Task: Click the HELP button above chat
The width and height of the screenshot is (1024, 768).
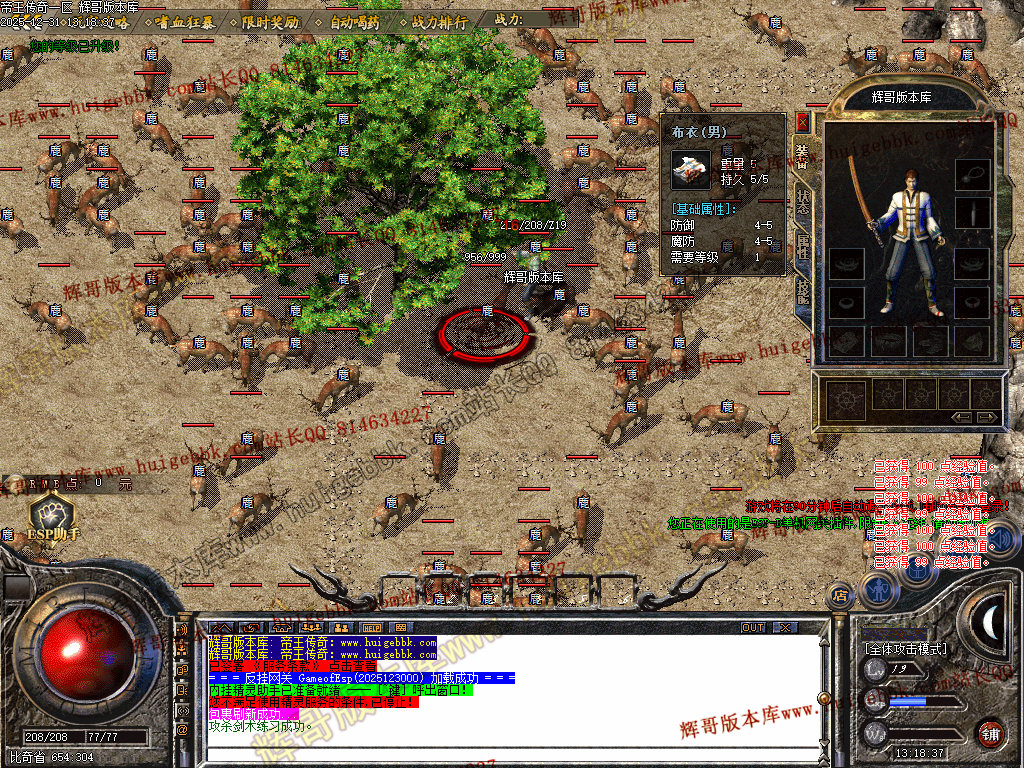Action: click(x=372, y=628)
